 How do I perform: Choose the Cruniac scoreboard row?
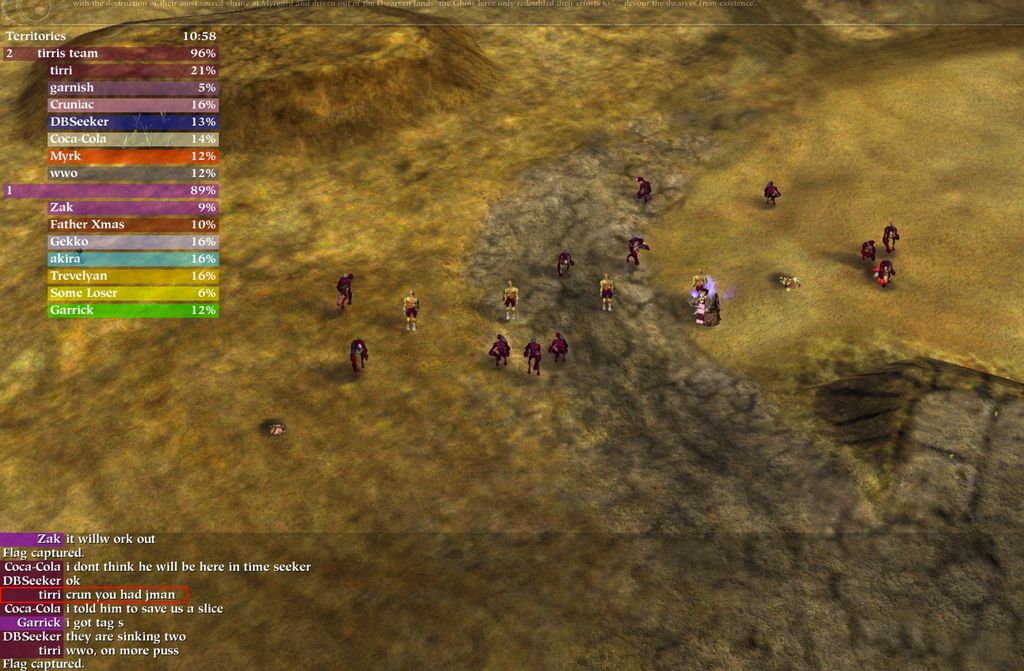(x=132, y=105)
